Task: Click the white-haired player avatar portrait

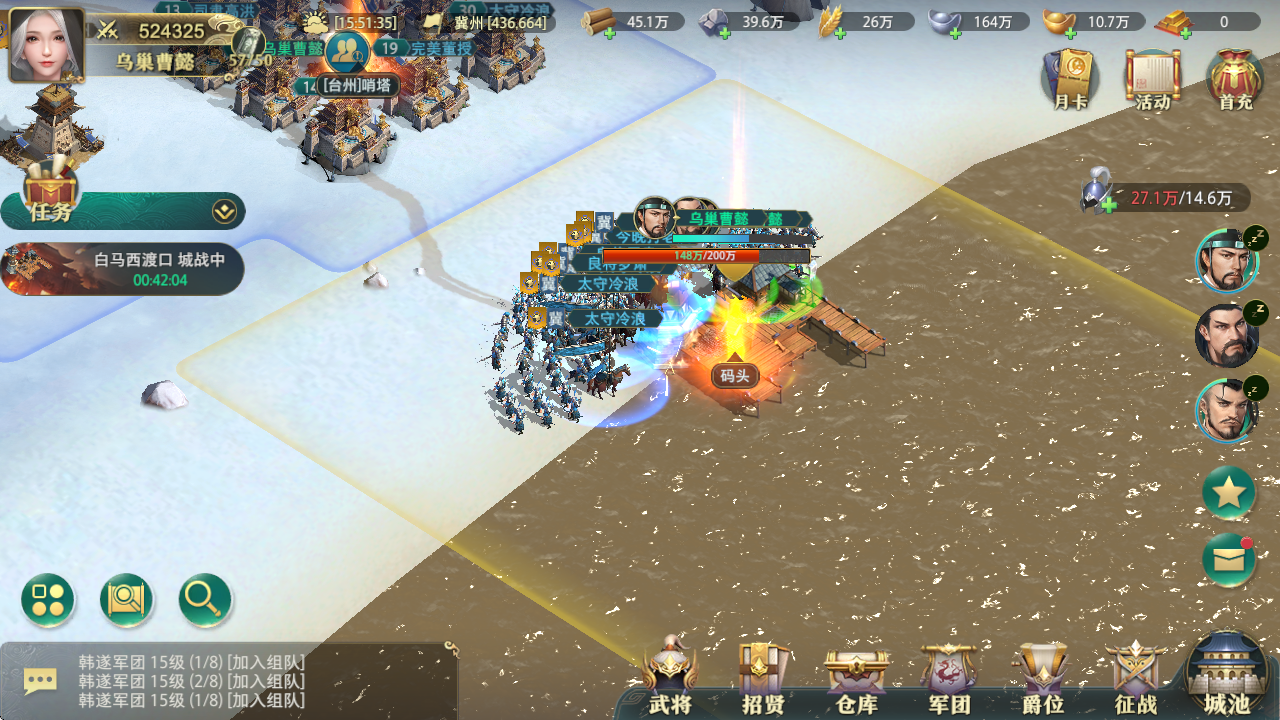Action: click(x=46, y=44)
